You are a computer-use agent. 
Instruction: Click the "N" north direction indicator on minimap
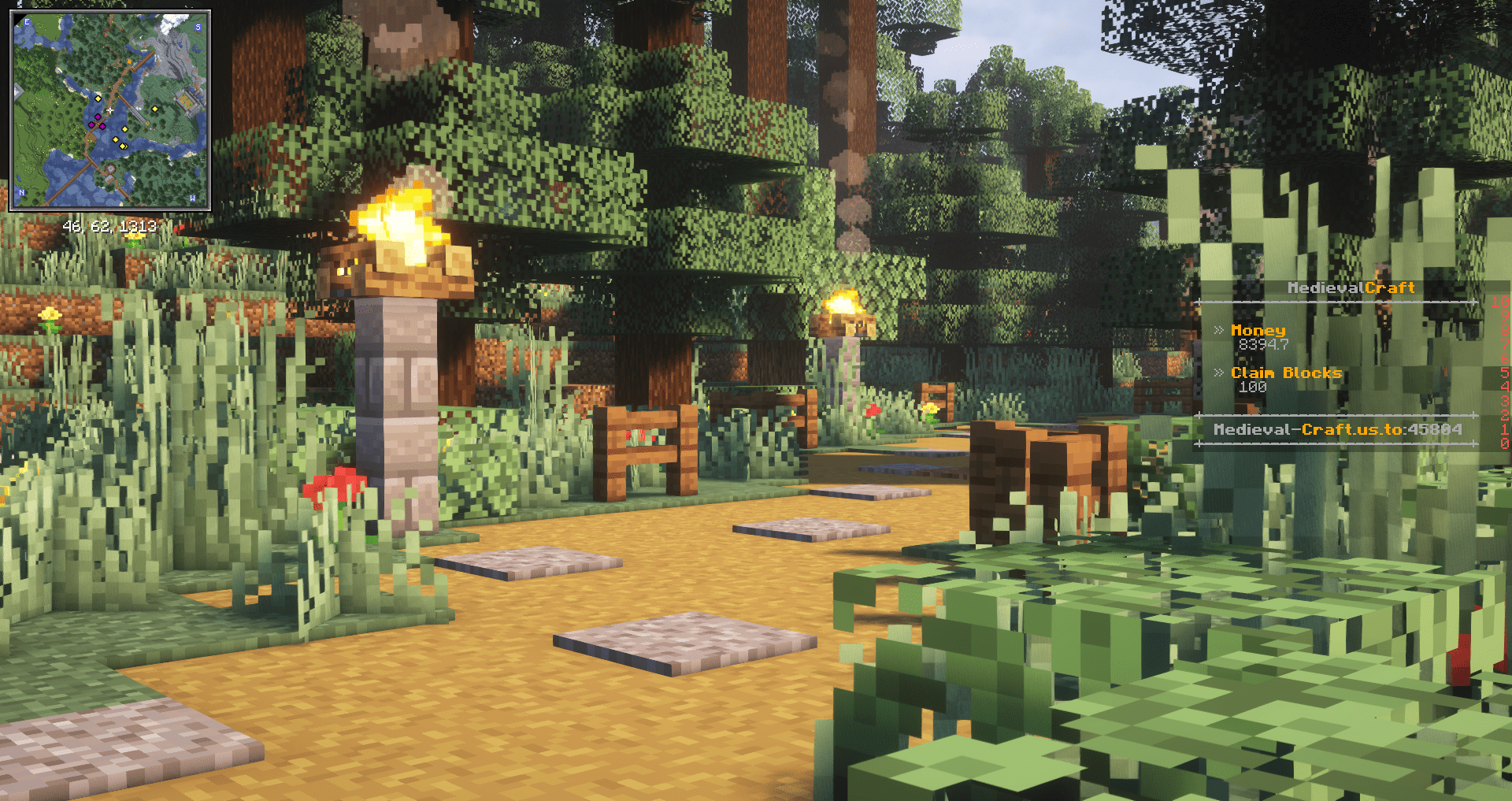tap(21, 192)
